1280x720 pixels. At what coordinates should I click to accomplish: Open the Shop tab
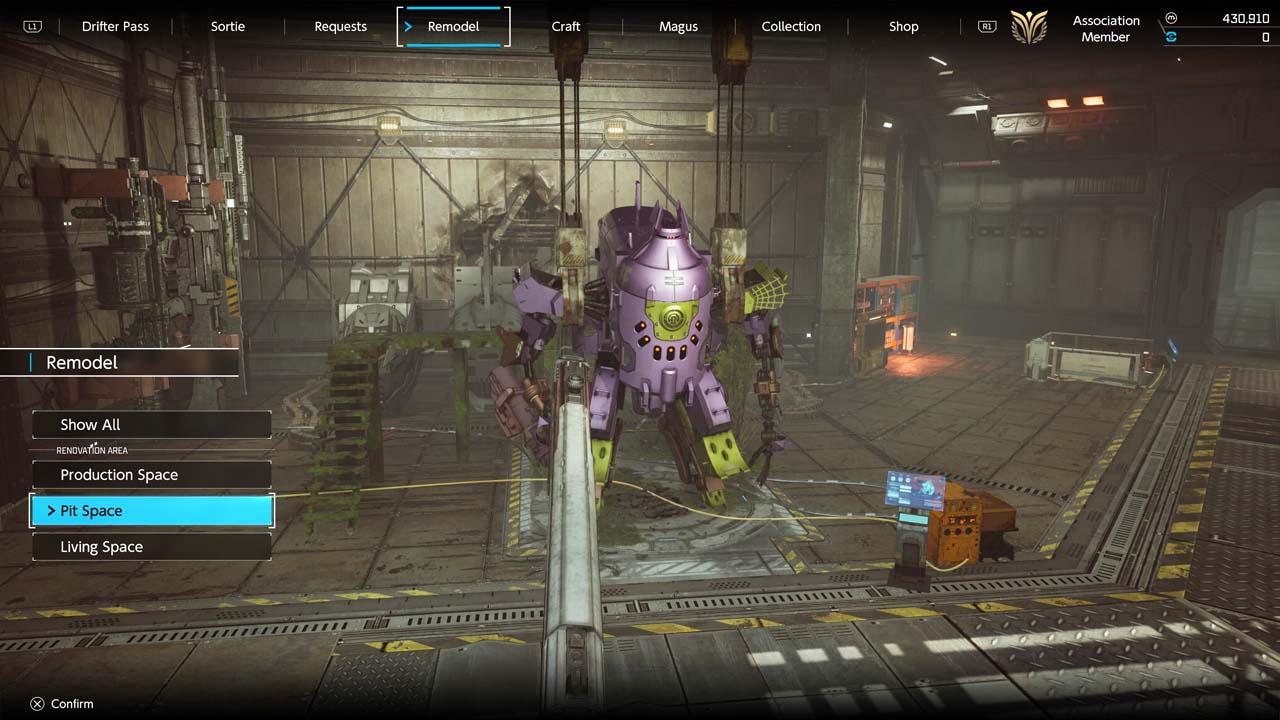tap(903, 27)
